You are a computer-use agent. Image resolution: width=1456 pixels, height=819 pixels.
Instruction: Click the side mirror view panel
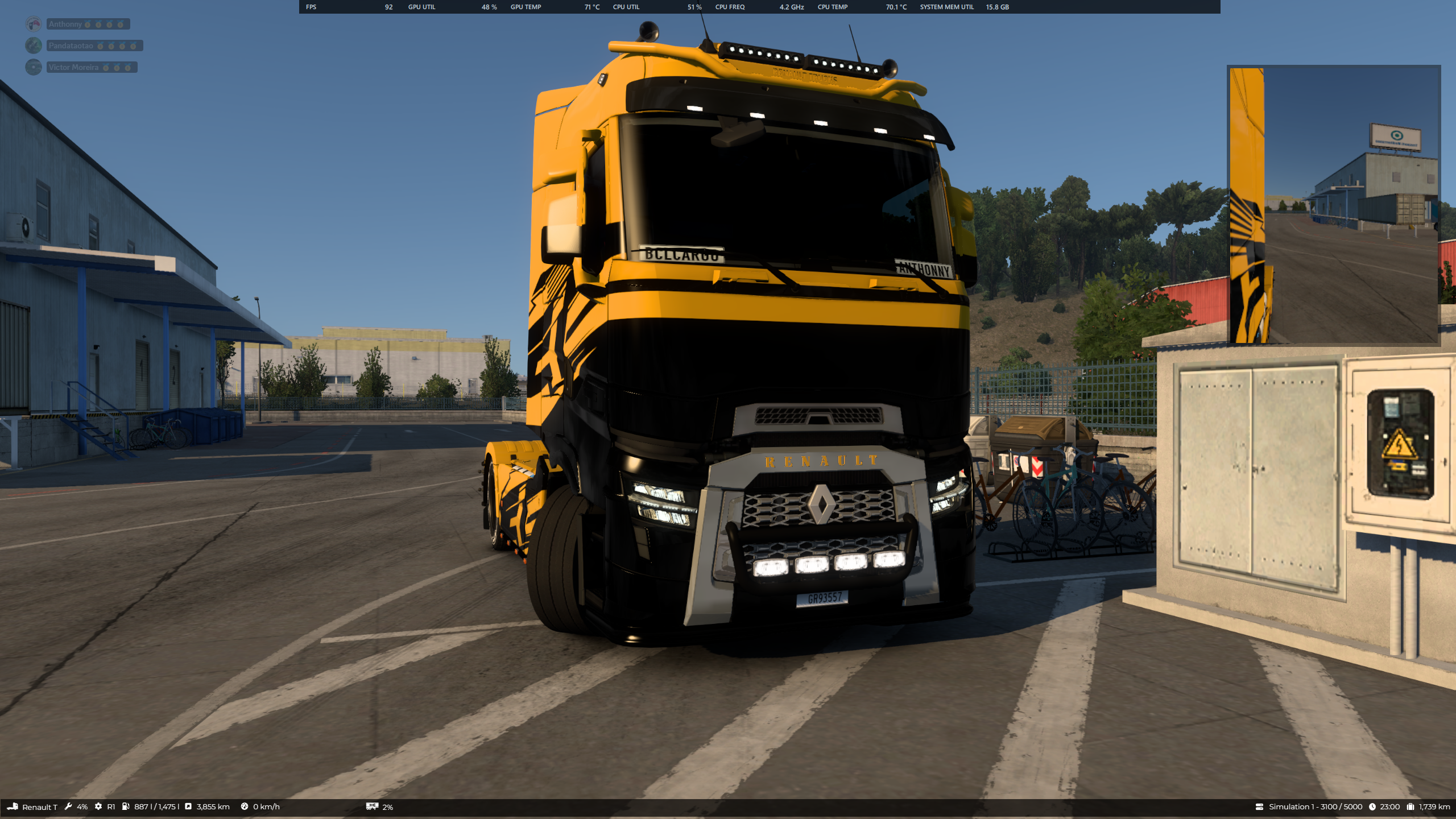coord(1333,205)
